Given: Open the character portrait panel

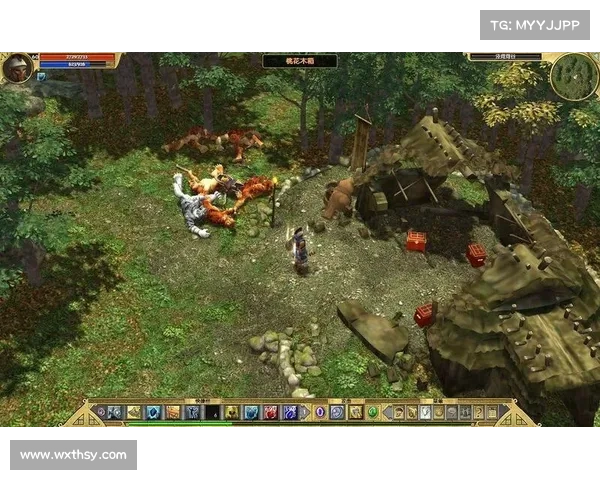Looking at the screenshot, I should point(17,68).
